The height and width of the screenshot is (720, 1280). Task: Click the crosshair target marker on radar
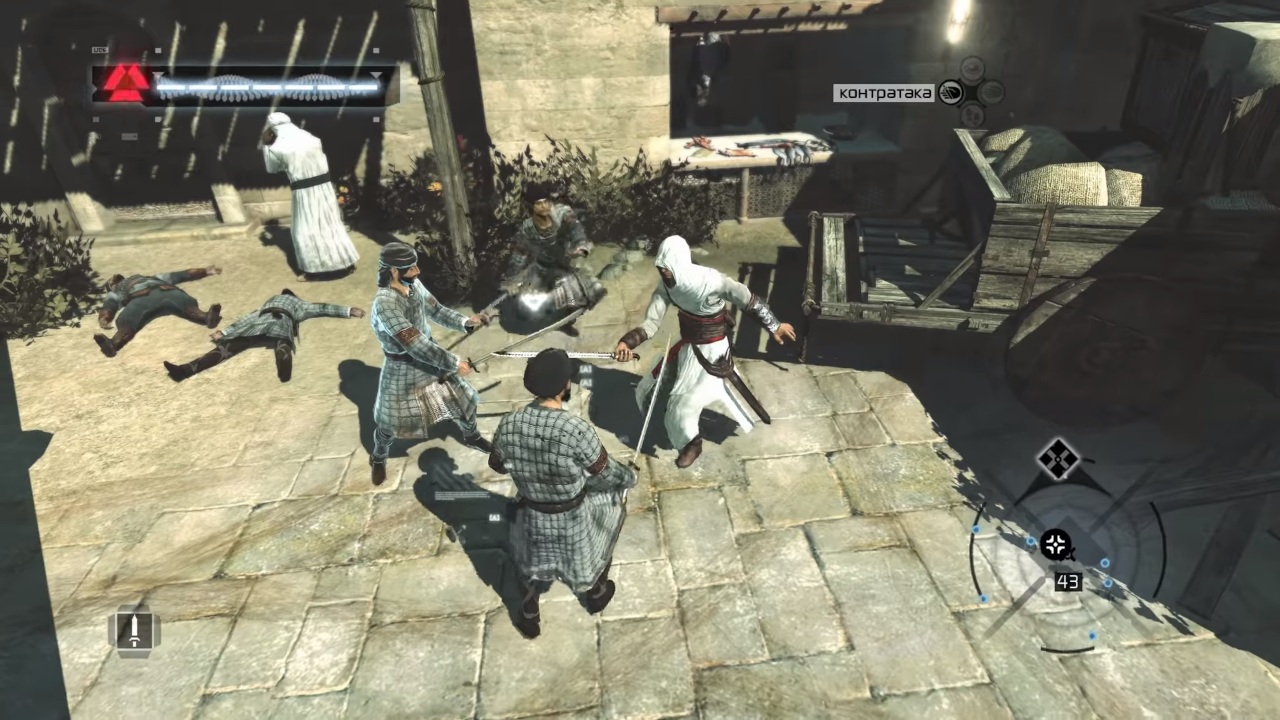point(1056,545)
